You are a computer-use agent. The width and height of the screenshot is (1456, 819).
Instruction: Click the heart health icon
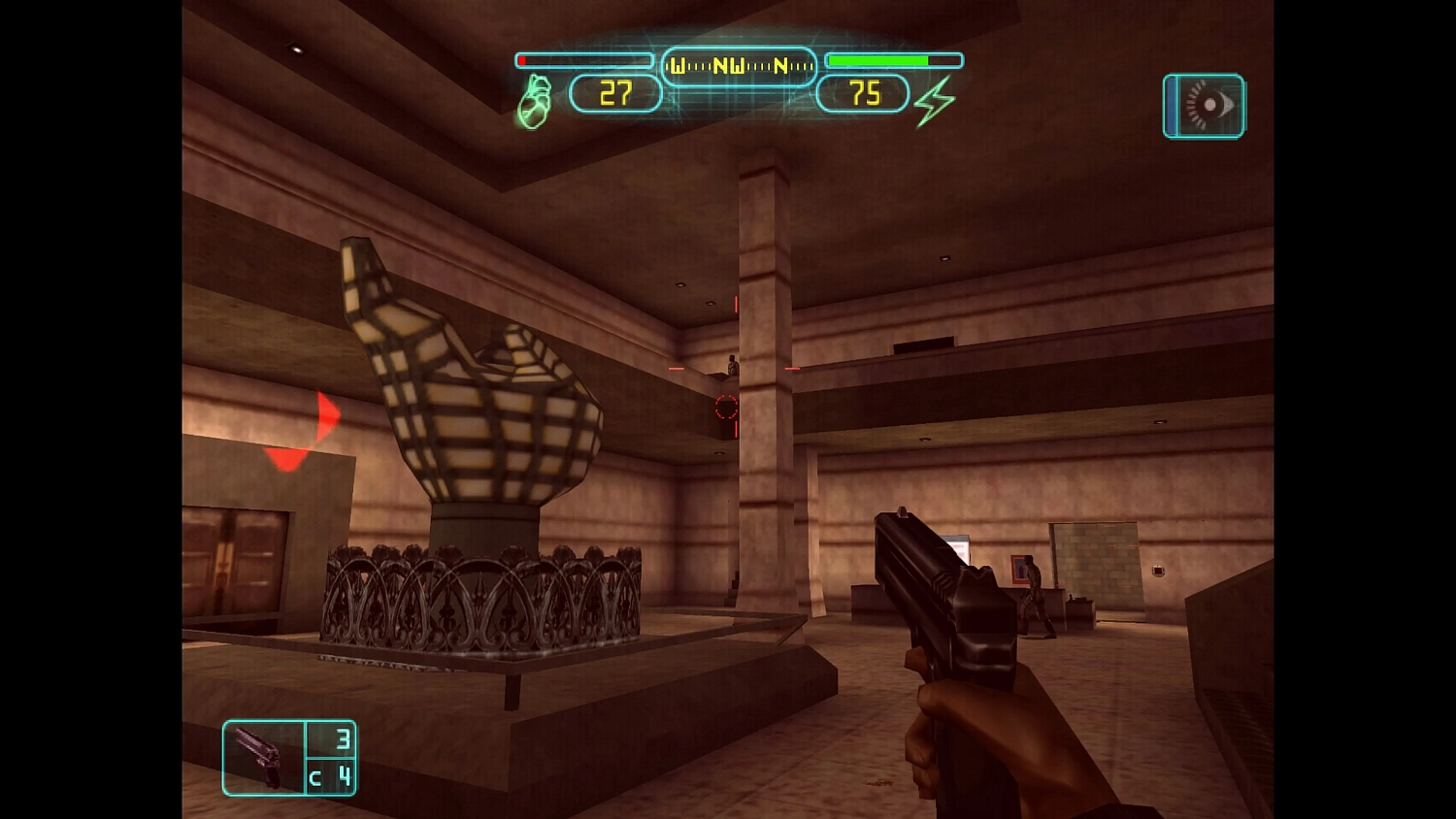pyautogui.click(x=535, y=98)
